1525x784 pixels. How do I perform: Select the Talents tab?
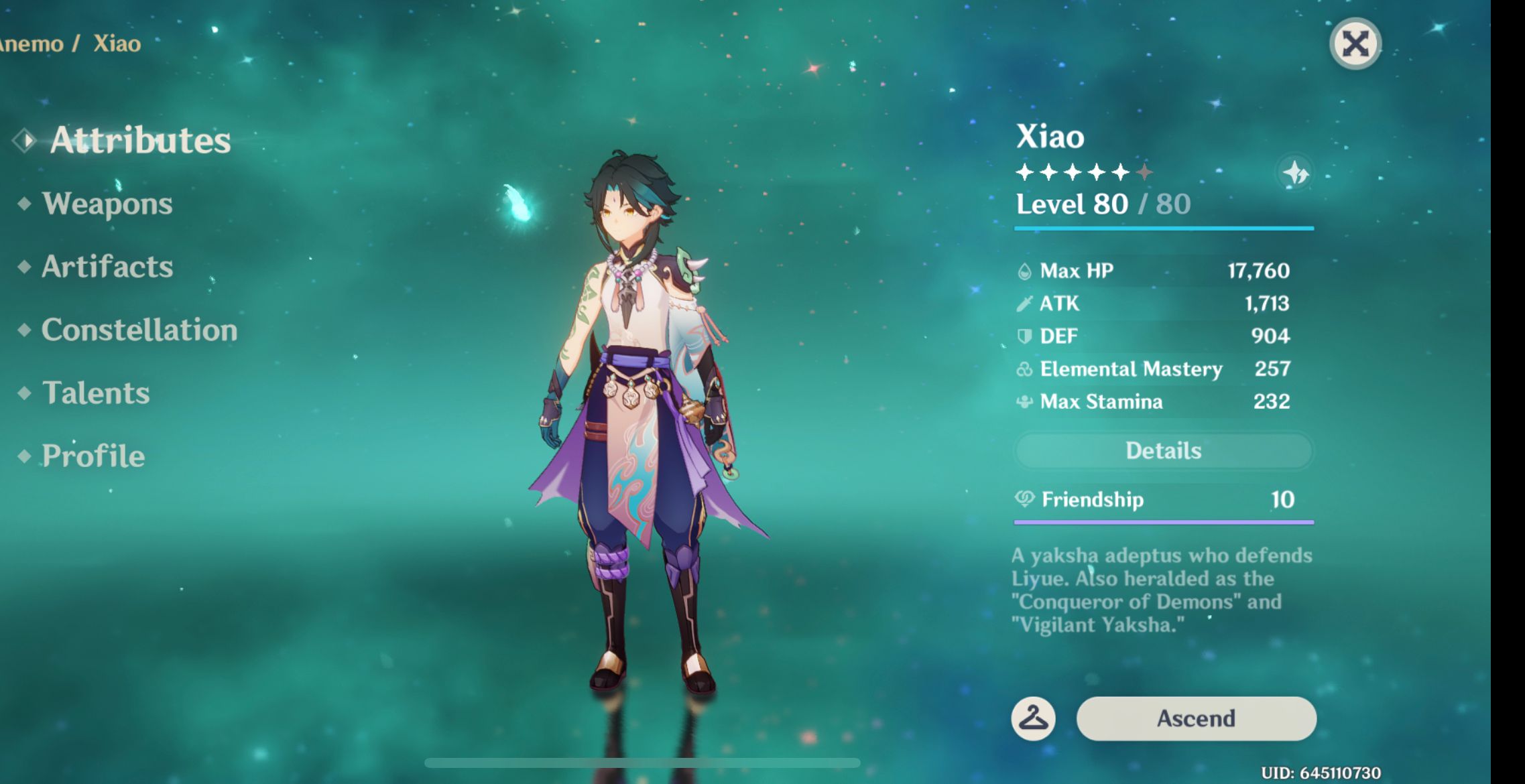coord(96,393)
